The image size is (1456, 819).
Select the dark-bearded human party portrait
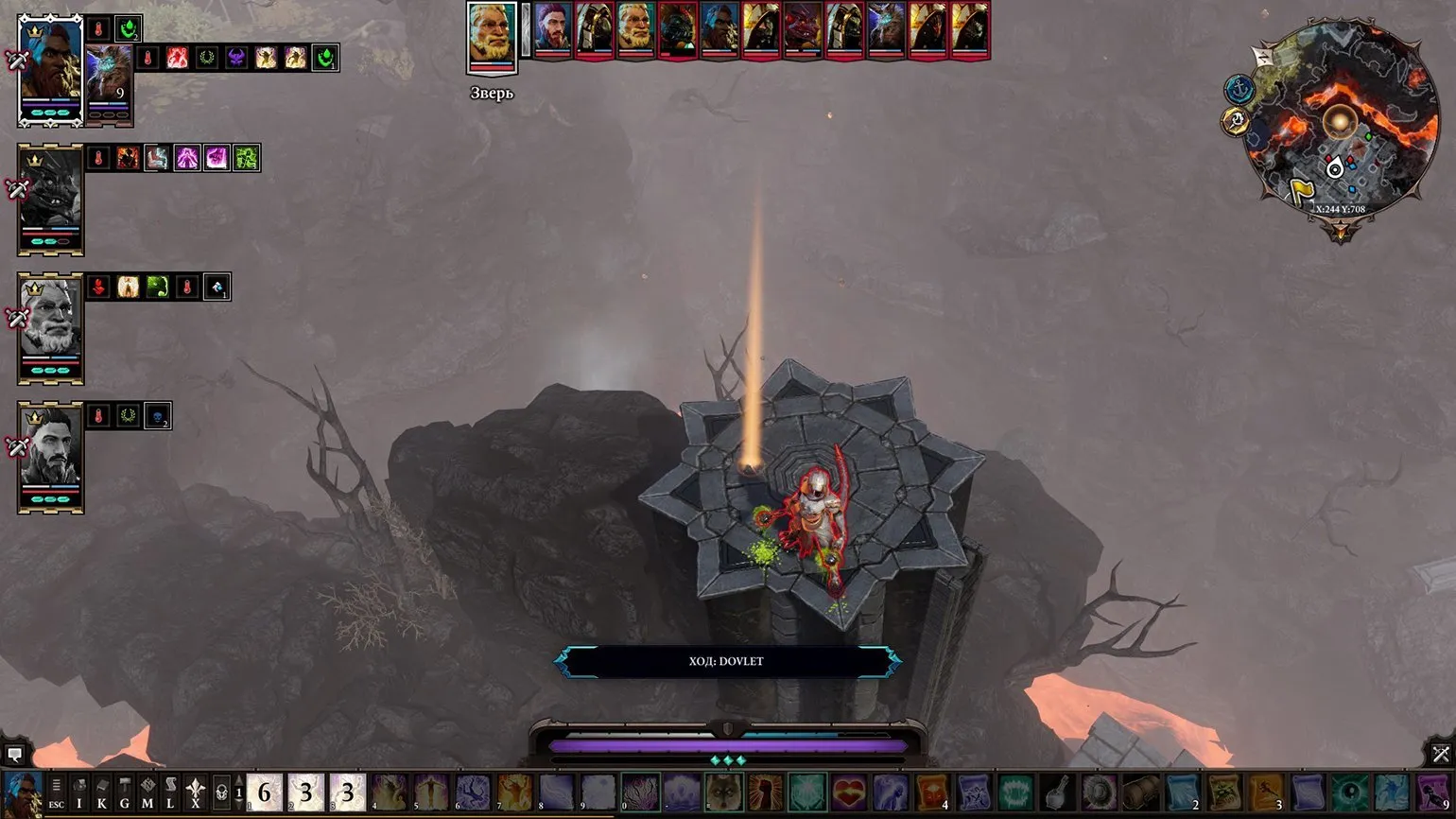[x=51, y=457]
